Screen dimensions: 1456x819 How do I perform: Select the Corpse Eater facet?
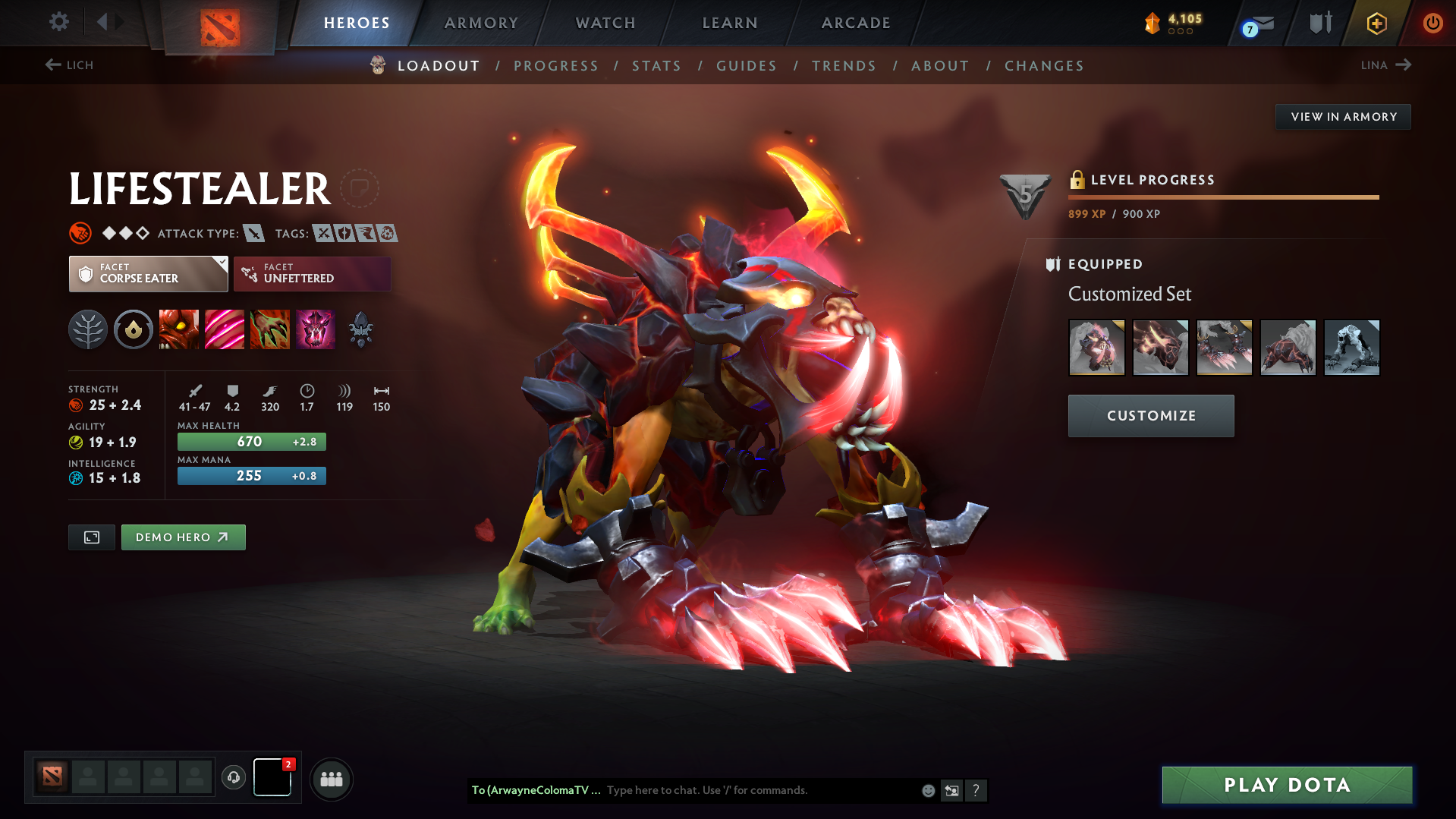[144, 273]
